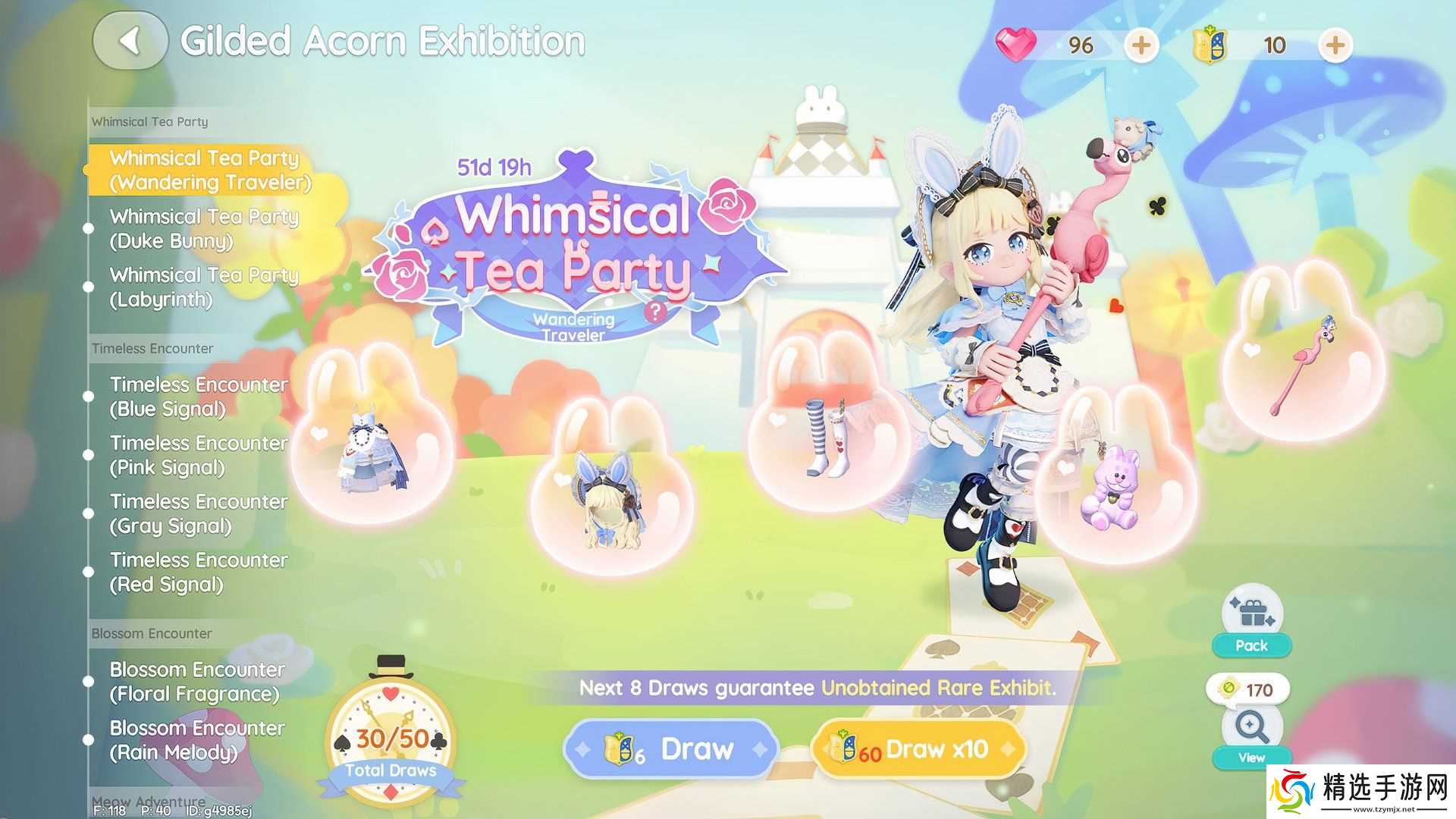Viewport: 1456px width, 819px height.
Task: Open Timeless Encounter (Red Signal)
Action: click(199, 572)
